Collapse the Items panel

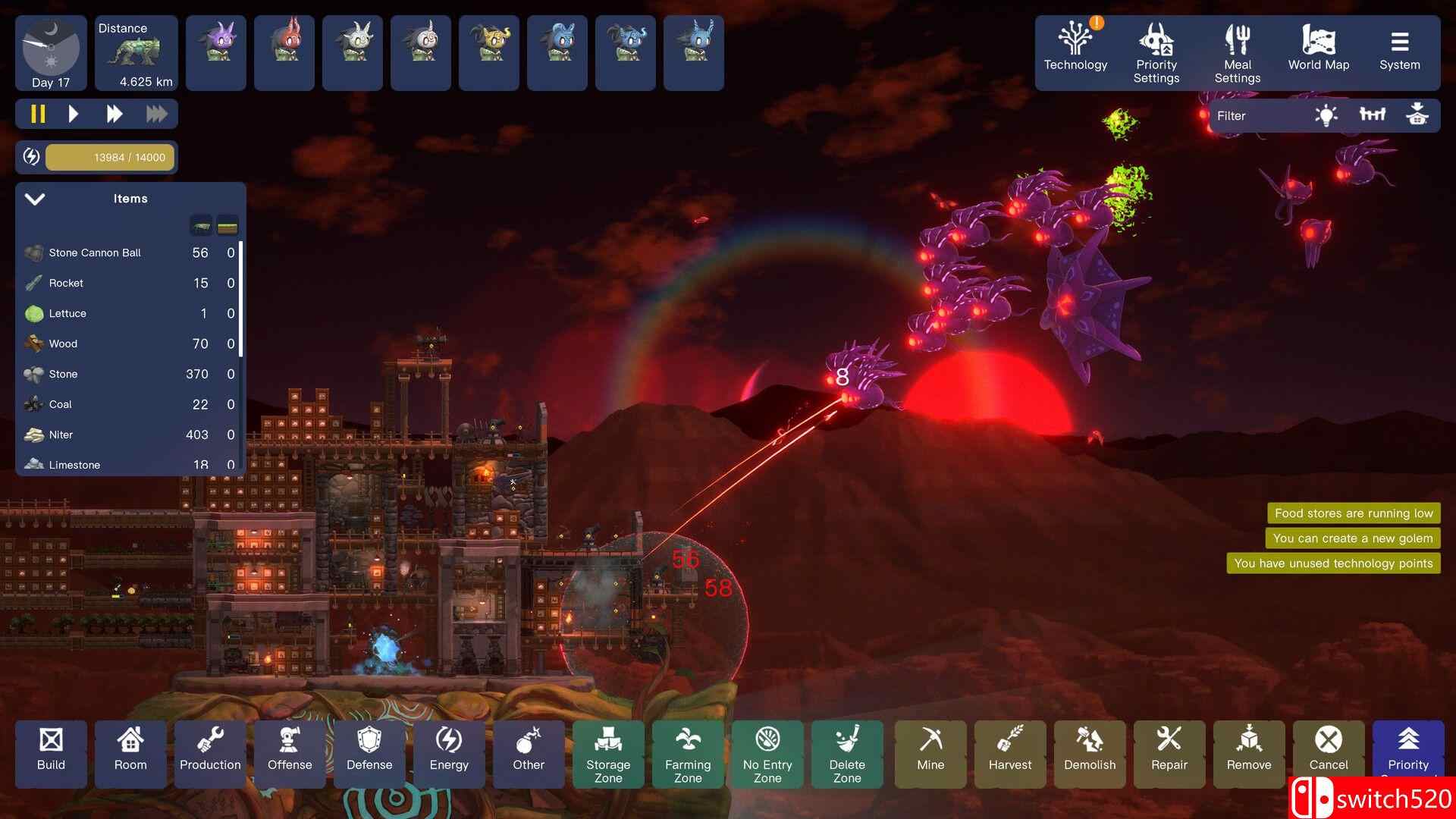[x=35, y=199]
